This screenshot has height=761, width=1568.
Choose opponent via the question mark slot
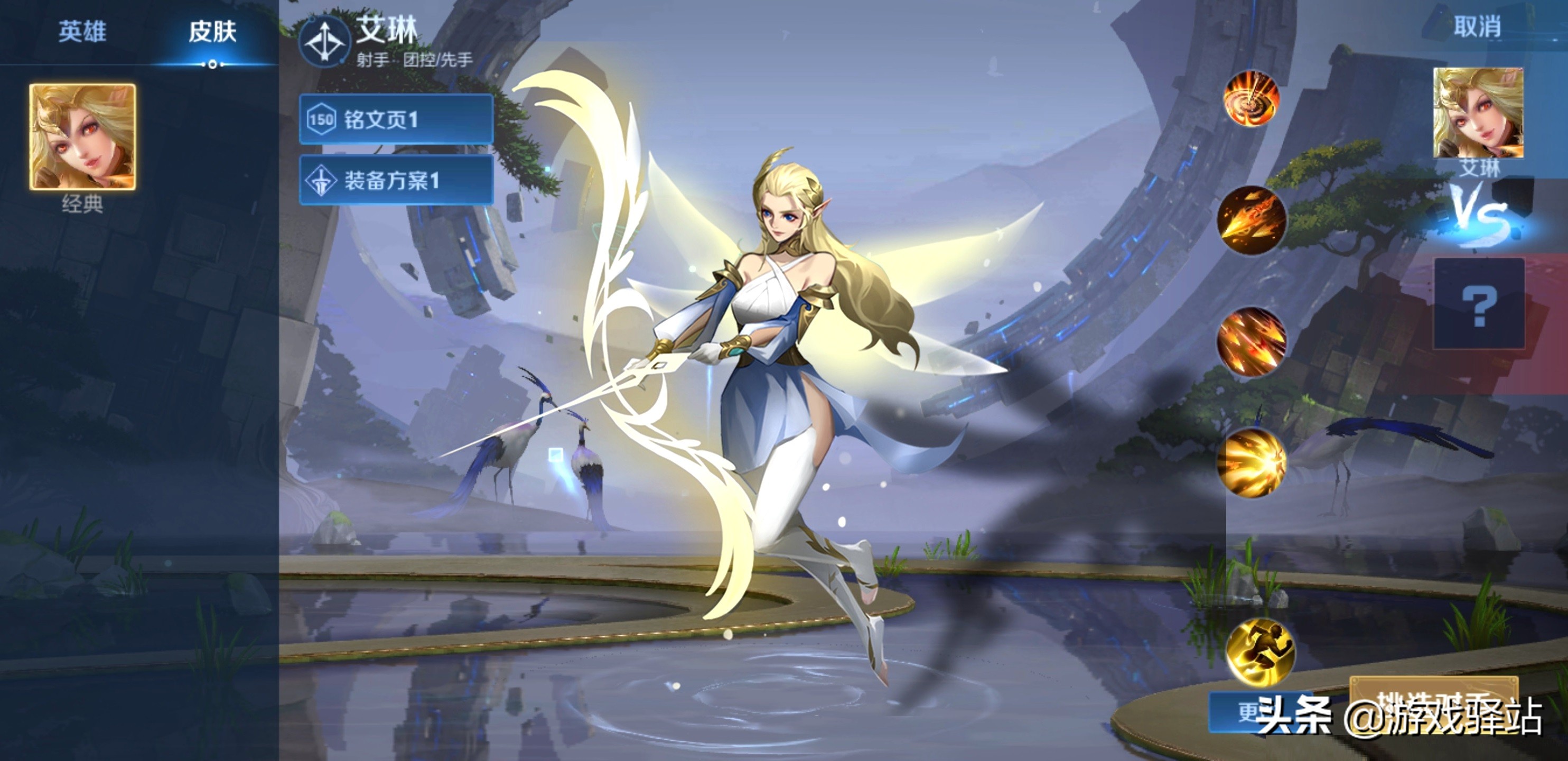pyautogui.click(x=1479, y=304)
